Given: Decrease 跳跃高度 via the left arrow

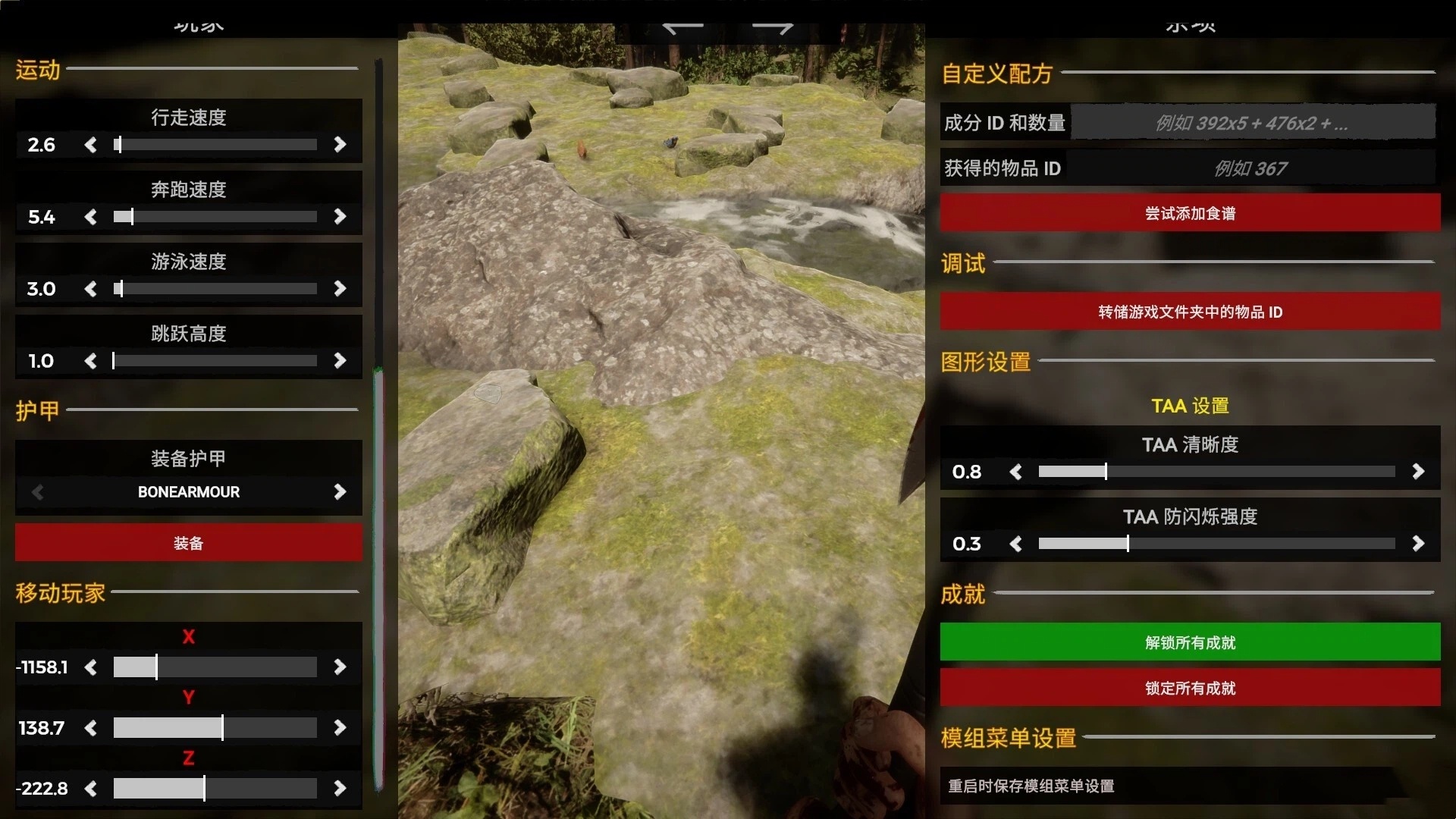Looking at the screenshot, I should [91, 360].
